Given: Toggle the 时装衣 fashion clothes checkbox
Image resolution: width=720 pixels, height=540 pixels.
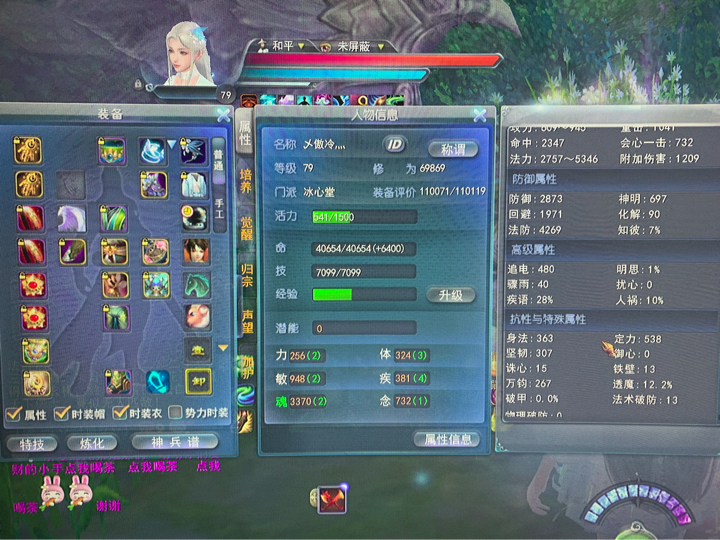Looking at the screenshot, I should coord(121,414).
